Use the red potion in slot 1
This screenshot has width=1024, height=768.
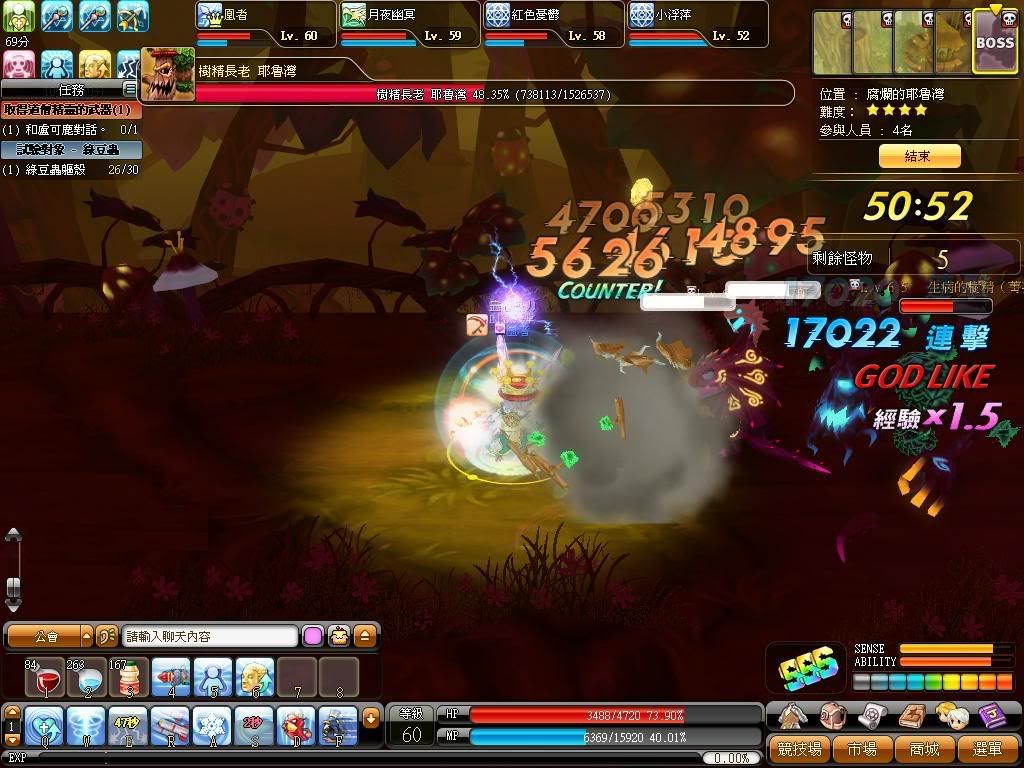point(45,677)
